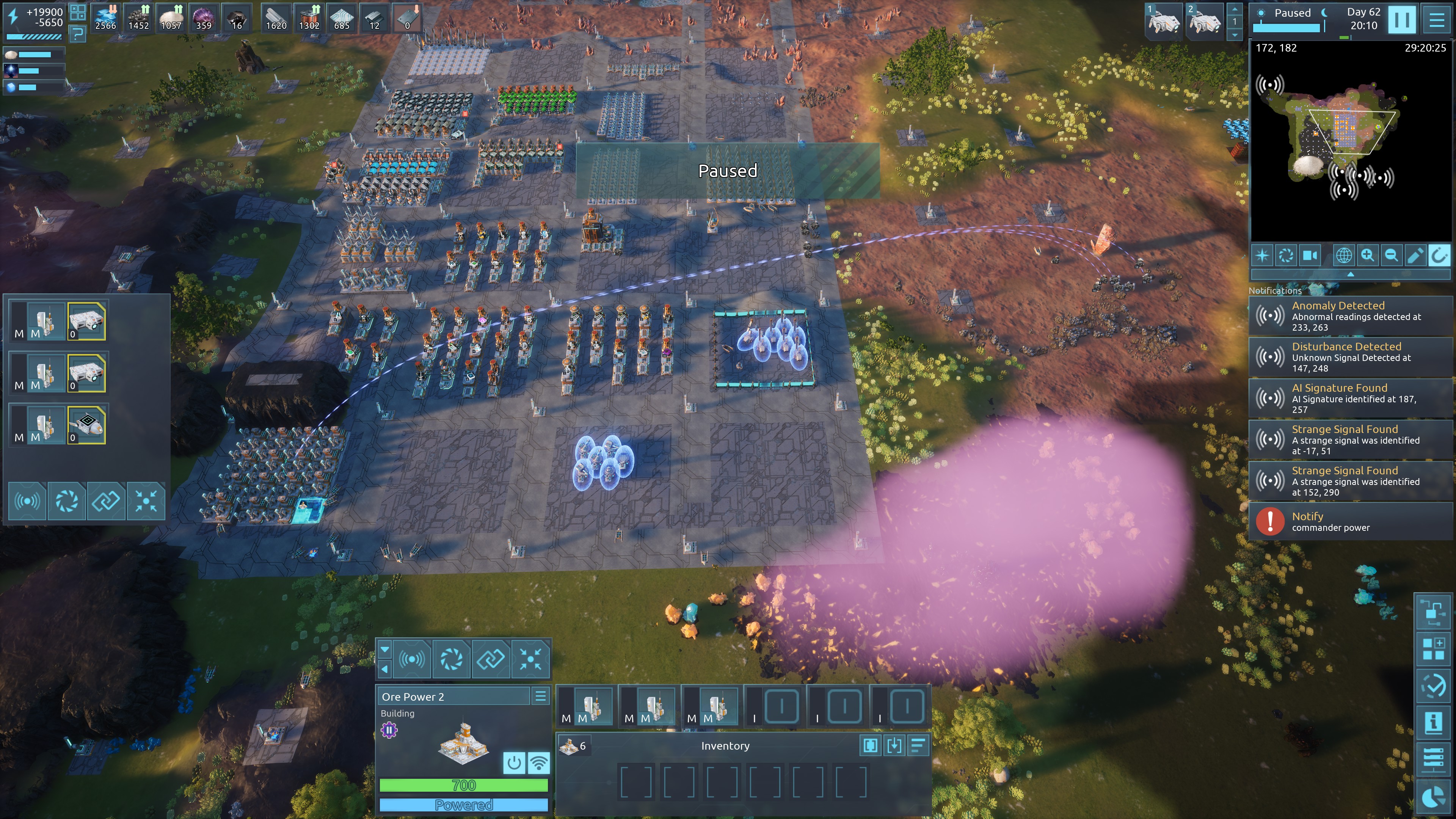This screenshot has height=819, width=1456.
Task: Collapse the notifications panel with the up arrow
Action: point(1350,274)
